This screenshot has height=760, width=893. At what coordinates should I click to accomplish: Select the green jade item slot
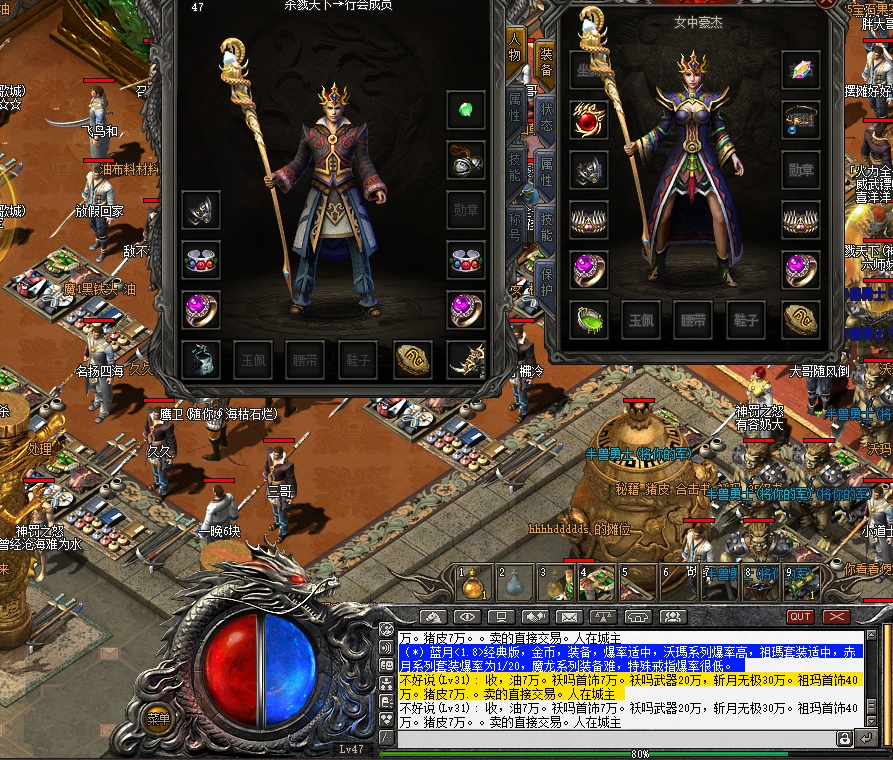tap(588, 320)
